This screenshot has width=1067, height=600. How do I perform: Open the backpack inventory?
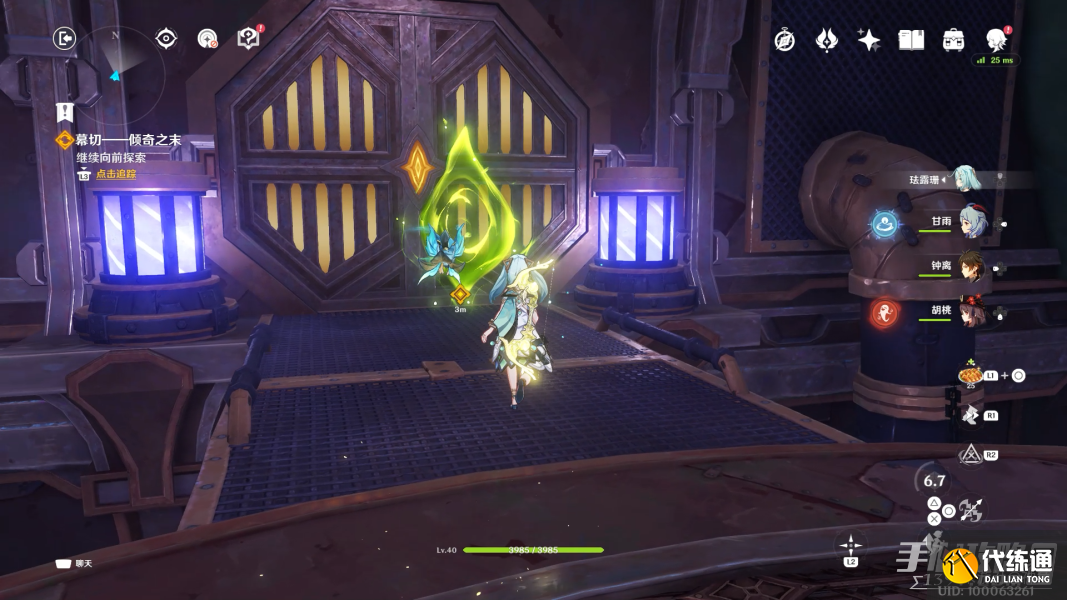tap(953, 40)
